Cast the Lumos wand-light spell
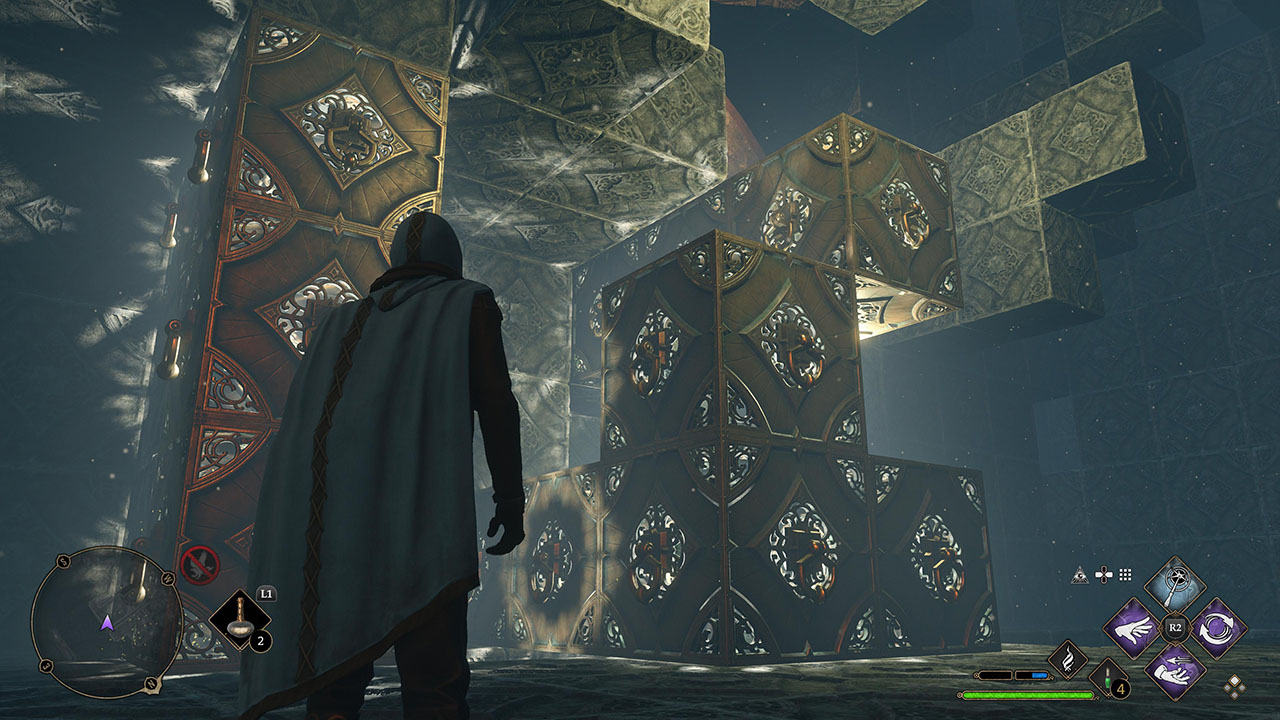Screen dimensions: 1280x720 1174,584
